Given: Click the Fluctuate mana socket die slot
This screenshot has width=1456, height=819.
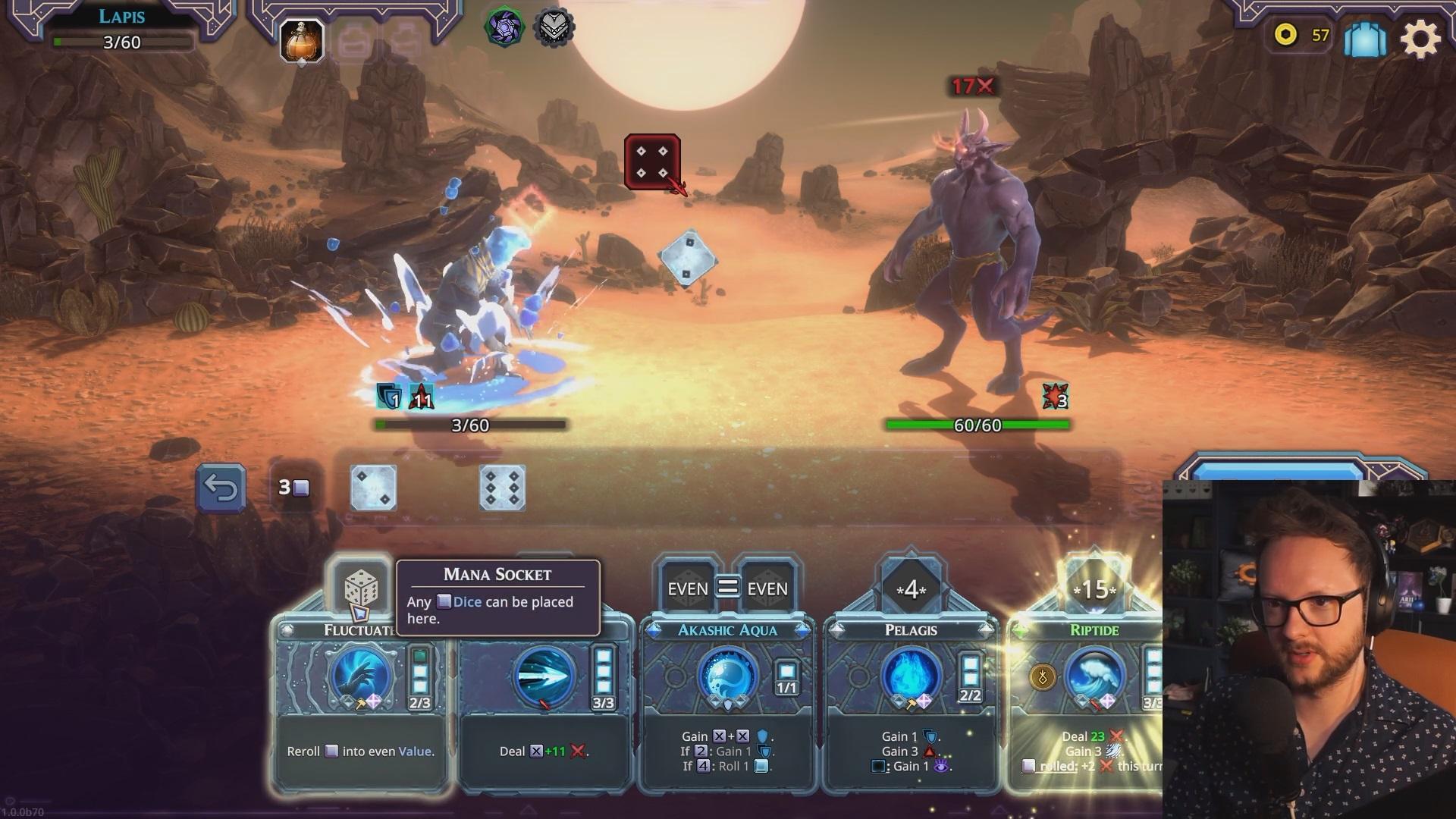Looking at the screenshot, I should pos(361,588).
